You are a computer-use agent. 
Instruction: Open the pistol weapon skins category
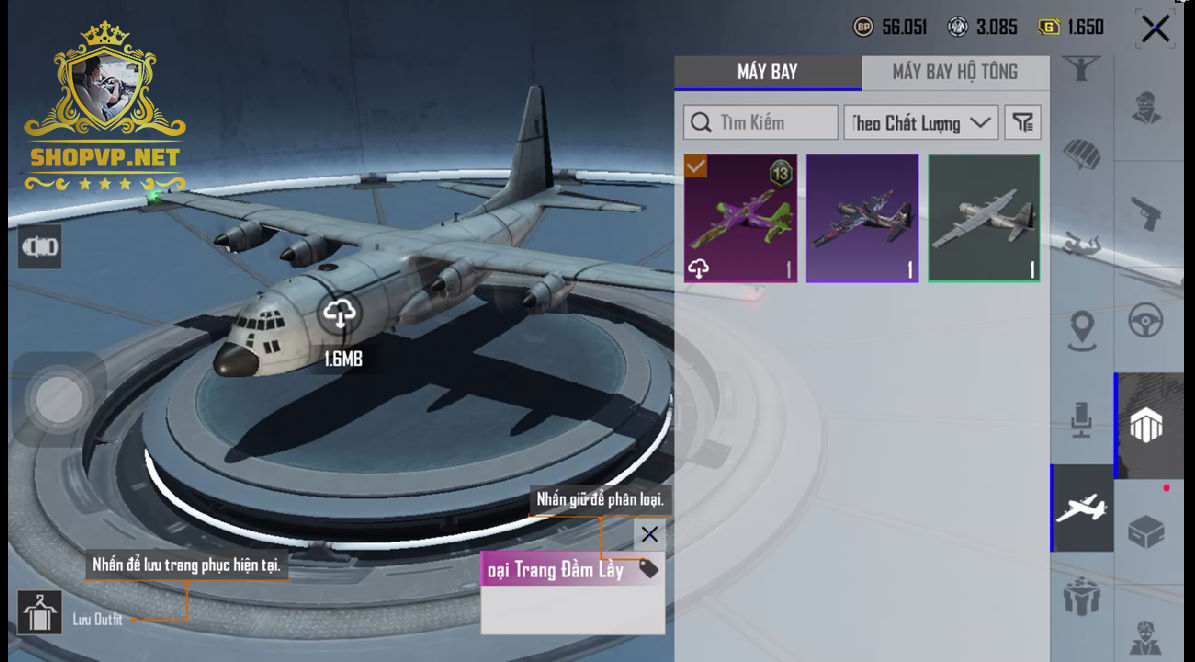[1146, 213]
